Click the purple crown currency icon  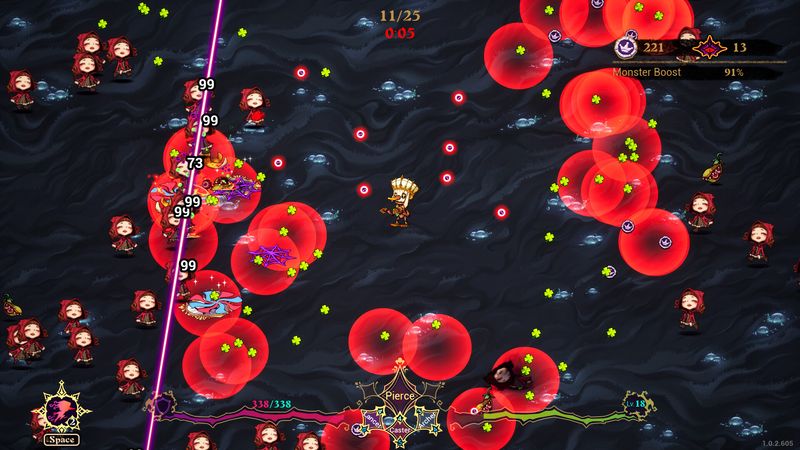pyautogui.click(x=625, y=47)
